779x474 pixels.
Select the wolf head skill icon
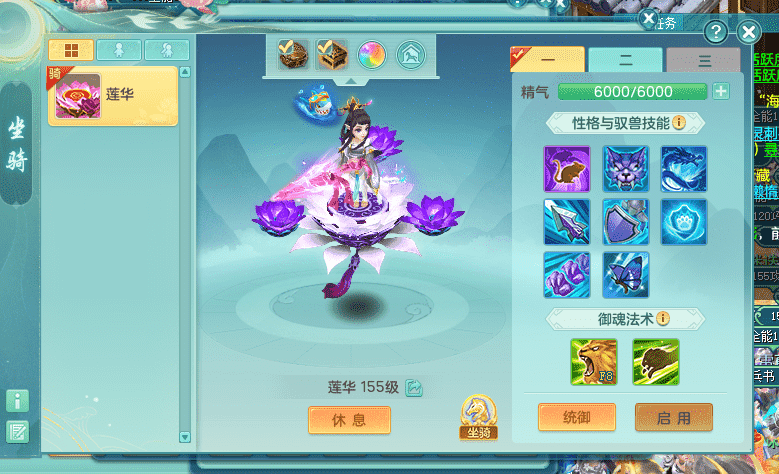point(626,169)
